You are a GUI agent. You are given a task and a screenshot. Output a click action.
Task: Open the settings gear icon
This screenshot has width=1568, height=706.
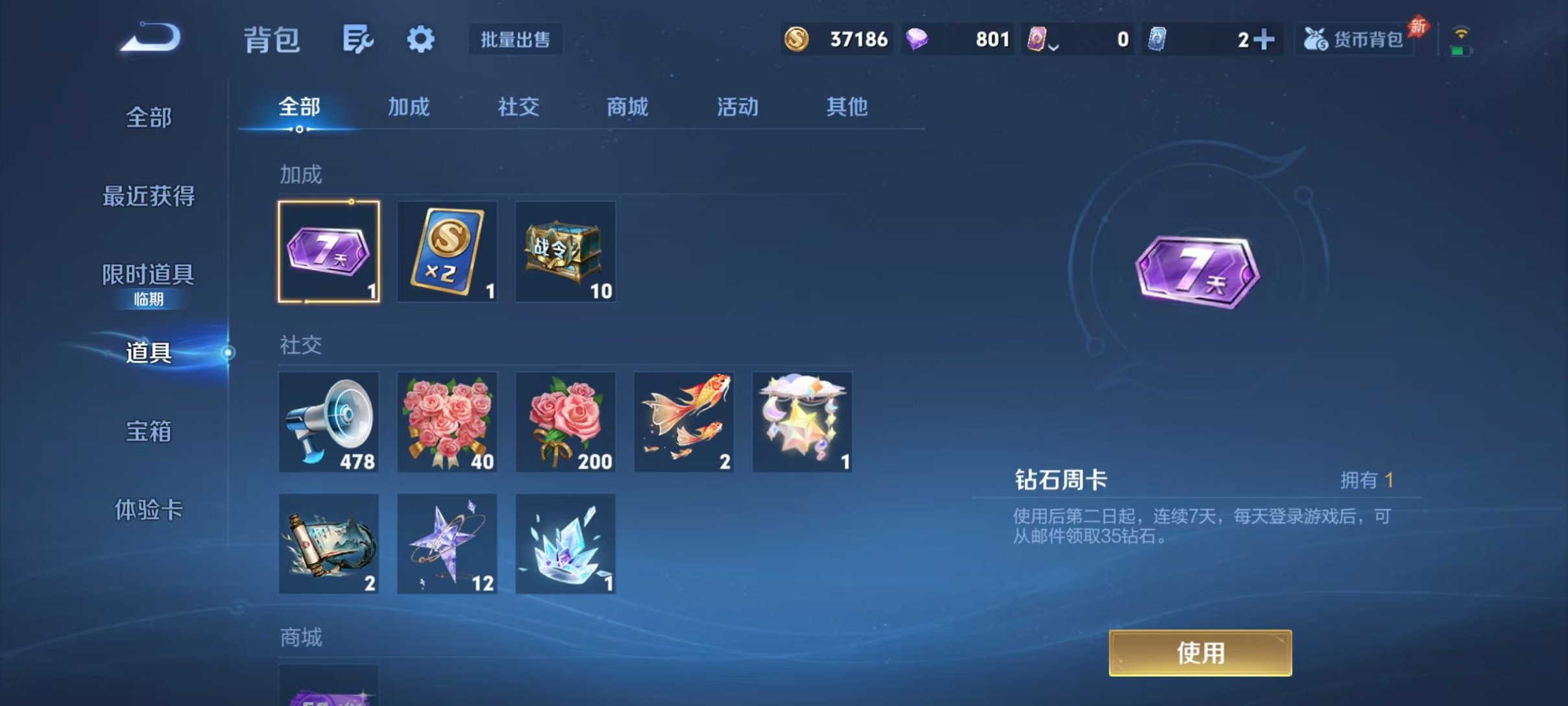420,39
